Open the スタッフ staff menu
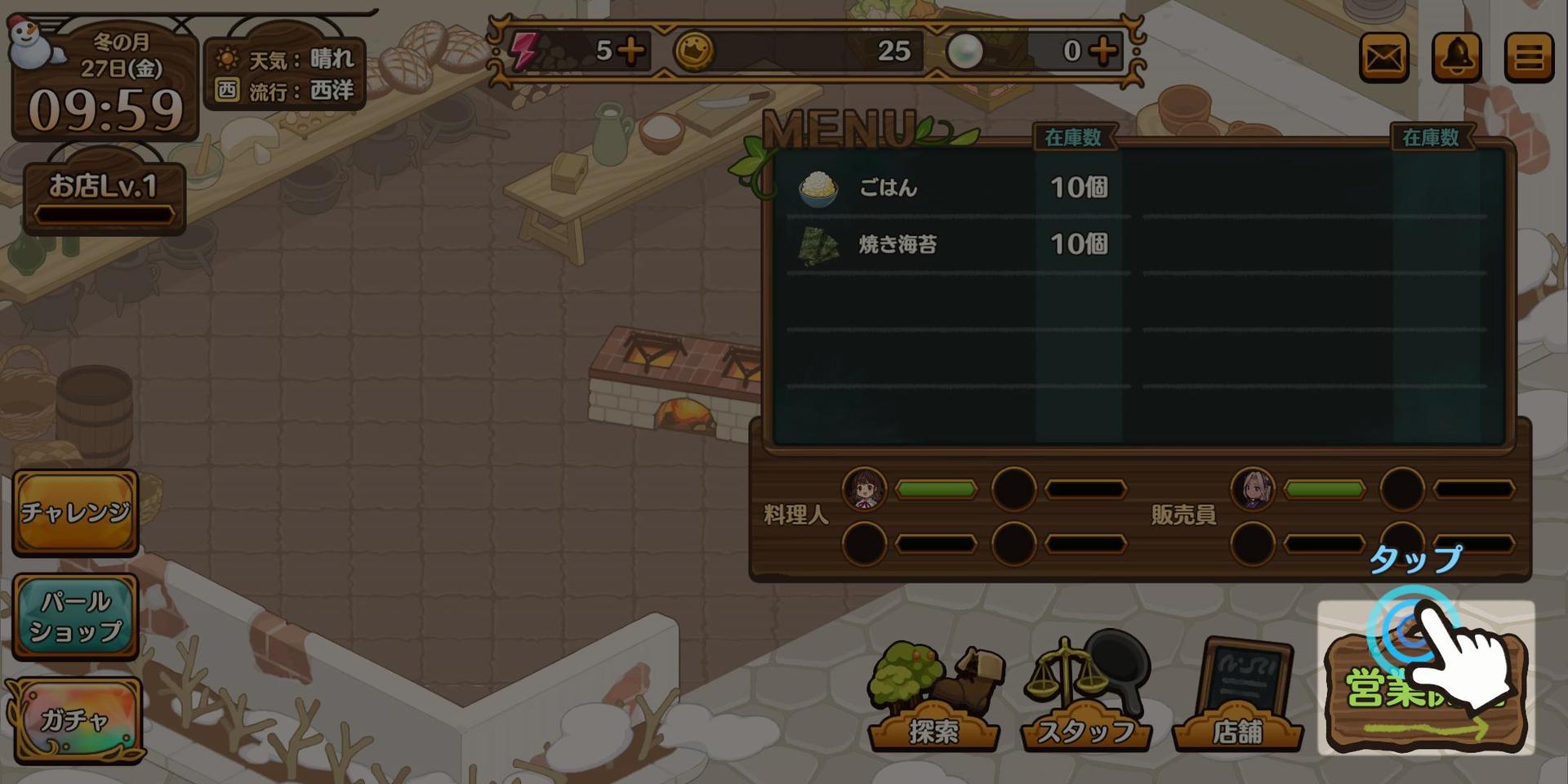 tap(1085, 698)
